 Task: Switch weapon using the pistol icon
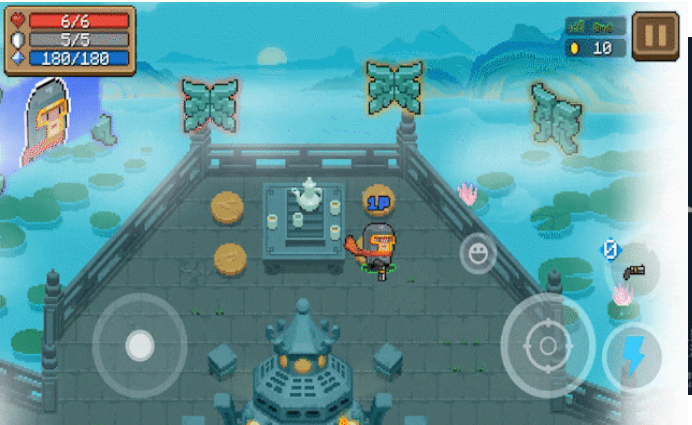(634, 270)
